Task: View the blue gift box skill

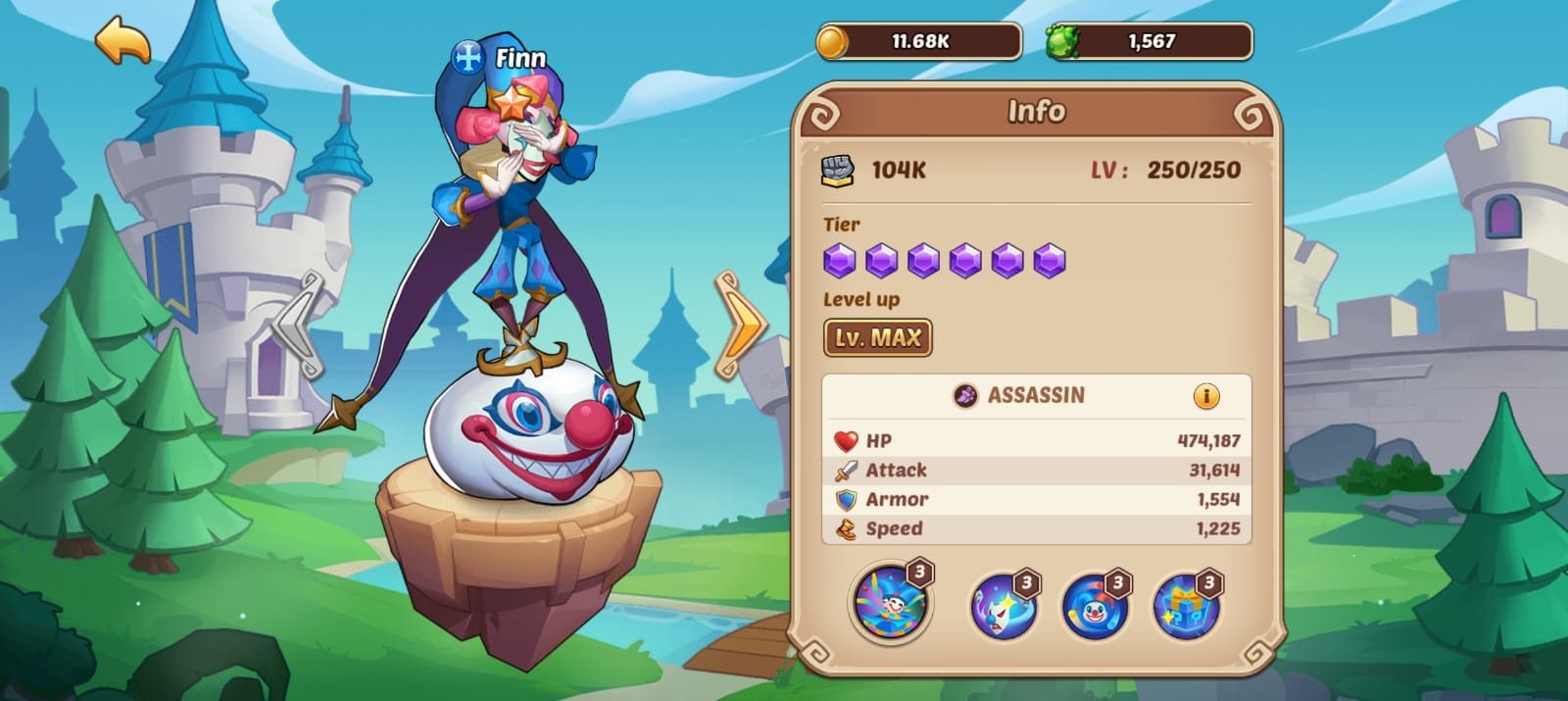Action: click(x=1186, y=605)
